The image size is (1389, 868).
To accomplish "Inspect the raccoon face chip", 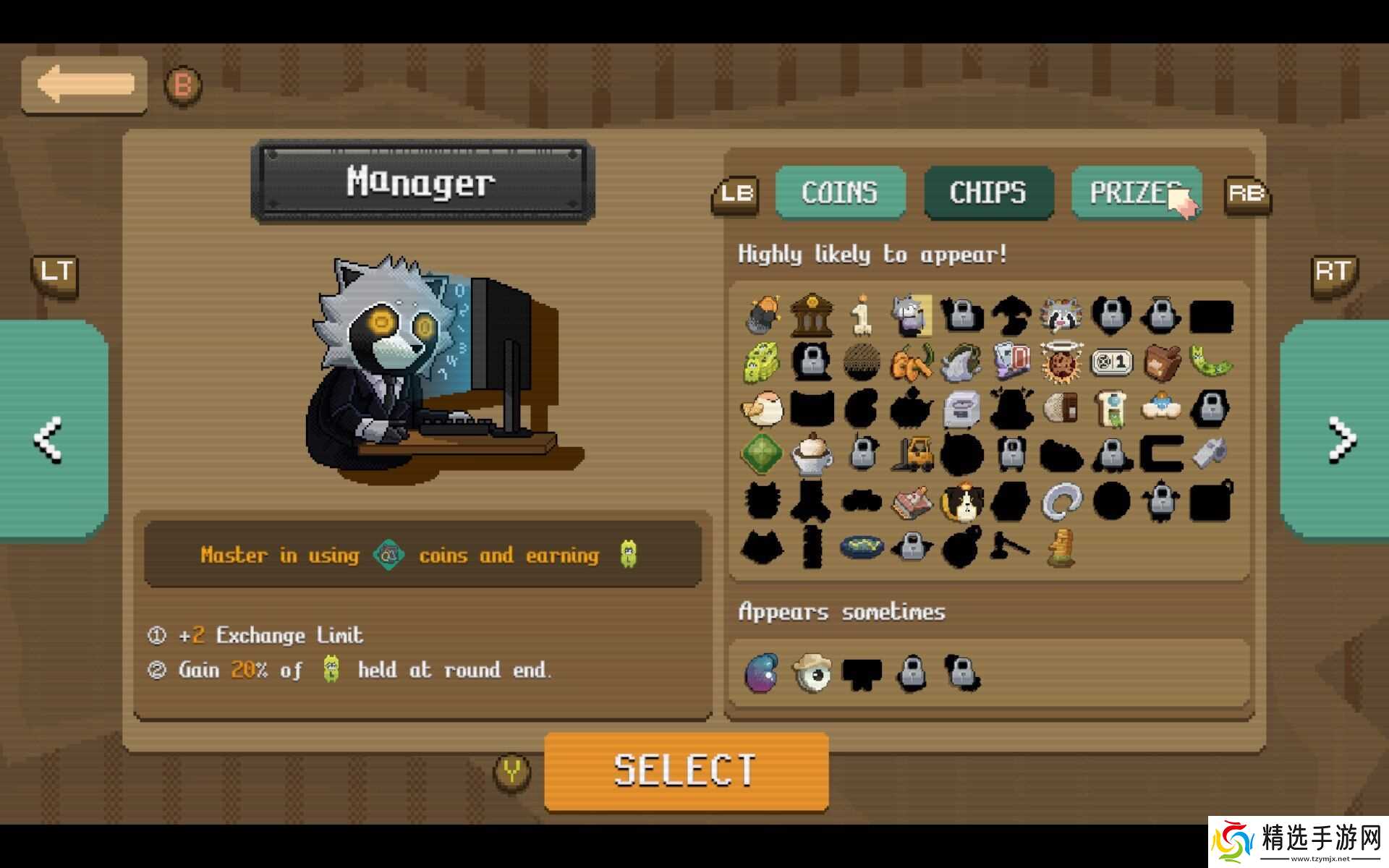I will coord(1061,315).
